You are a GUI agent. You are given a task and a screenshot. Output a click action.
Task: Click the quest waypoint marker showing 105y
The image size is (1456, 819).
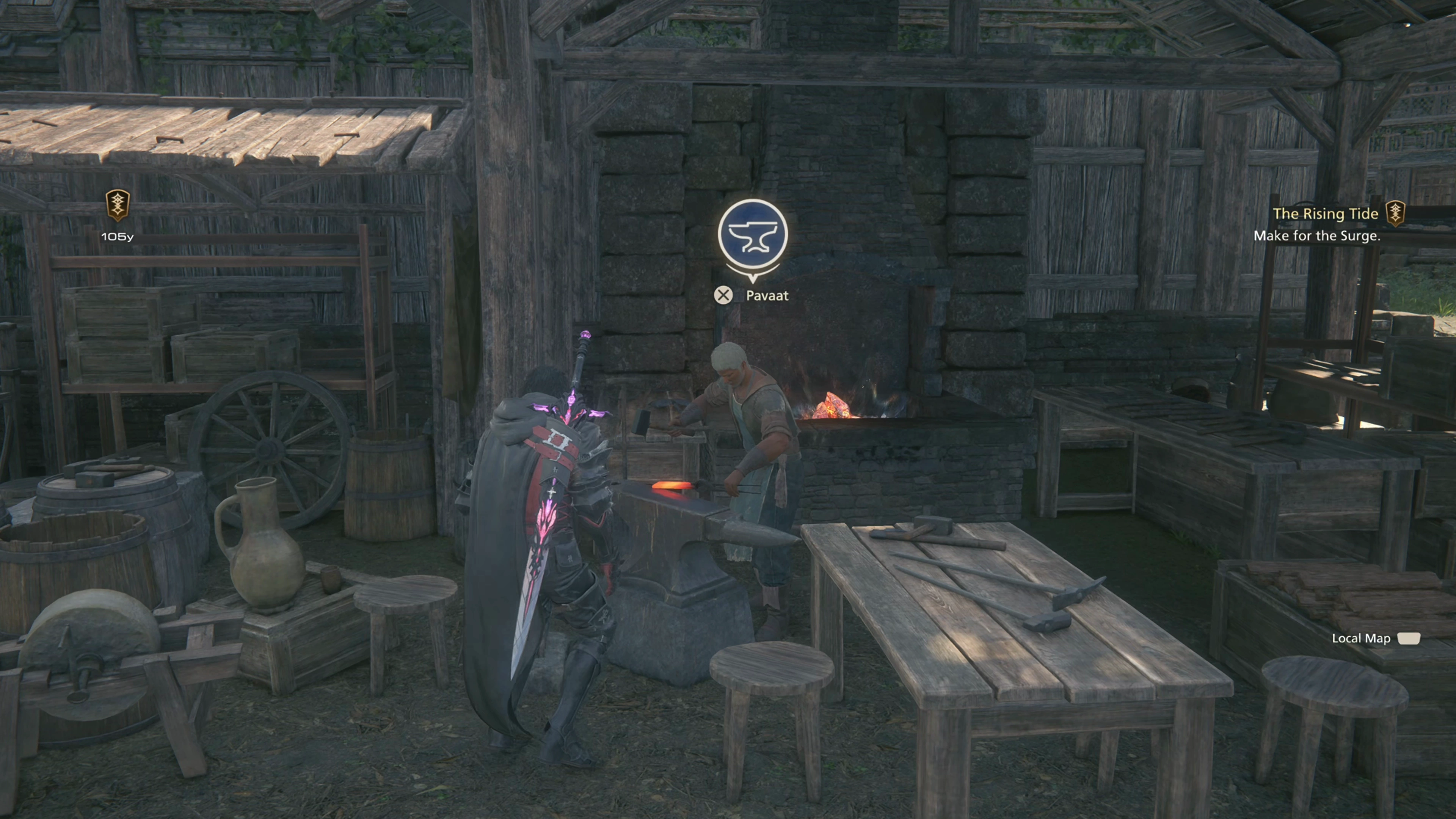pyautogui.click(x=118, y=205)
